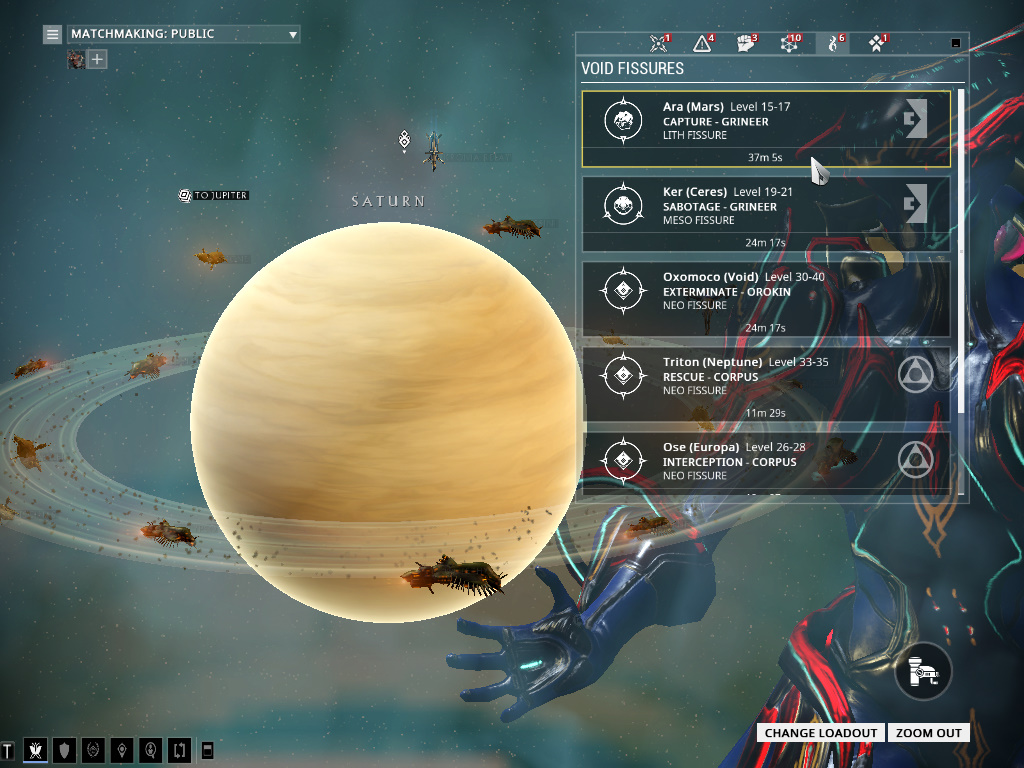Viewport: 1024px width, 768px height.
Task: Switch to the crossed-blades tab with one notification
Action: (658, 43)
